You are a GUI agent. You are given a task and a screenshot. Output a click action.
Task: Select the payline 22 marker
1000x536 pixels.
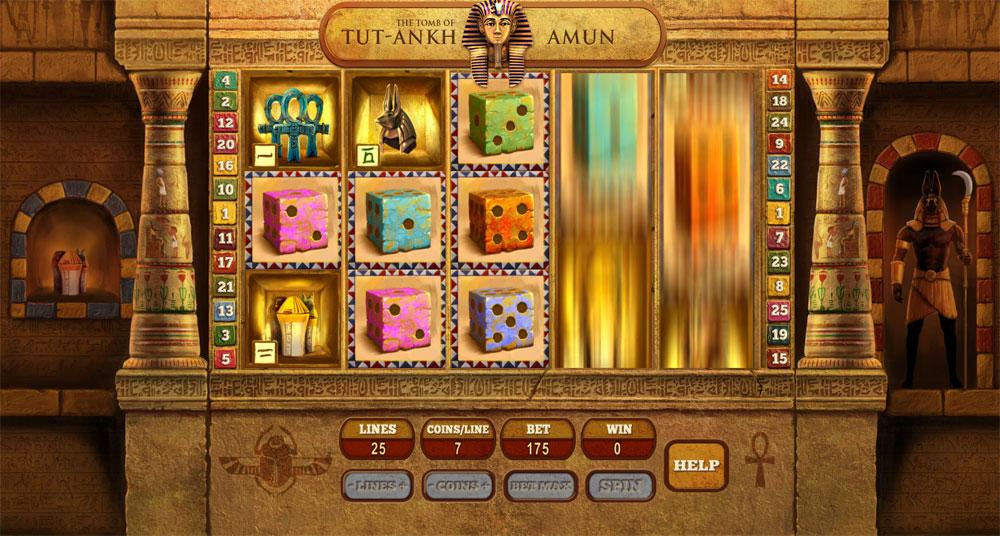click(779, 165)
